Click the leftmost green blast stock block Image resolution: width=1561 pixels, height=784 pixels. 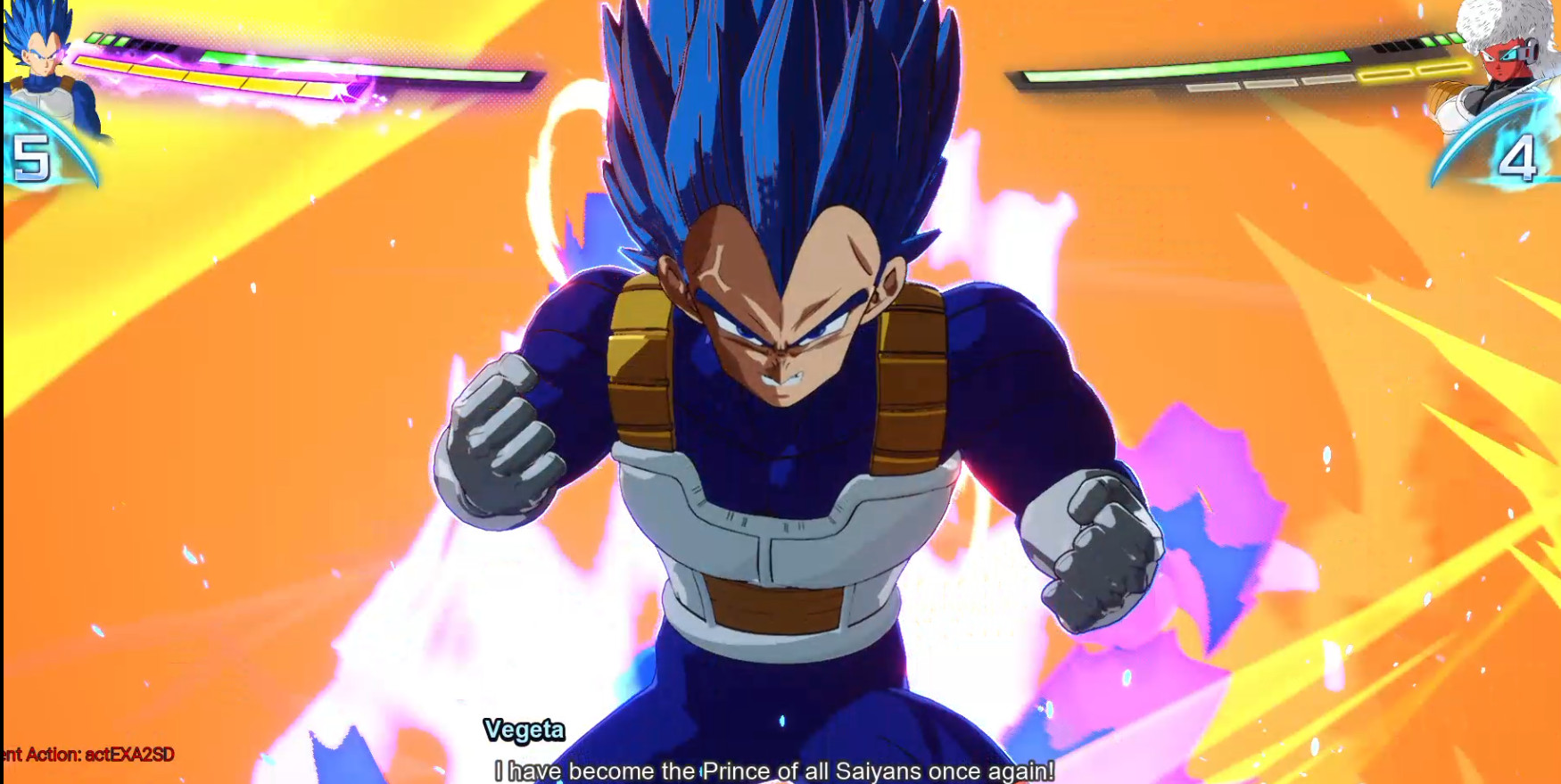point(95,39)
